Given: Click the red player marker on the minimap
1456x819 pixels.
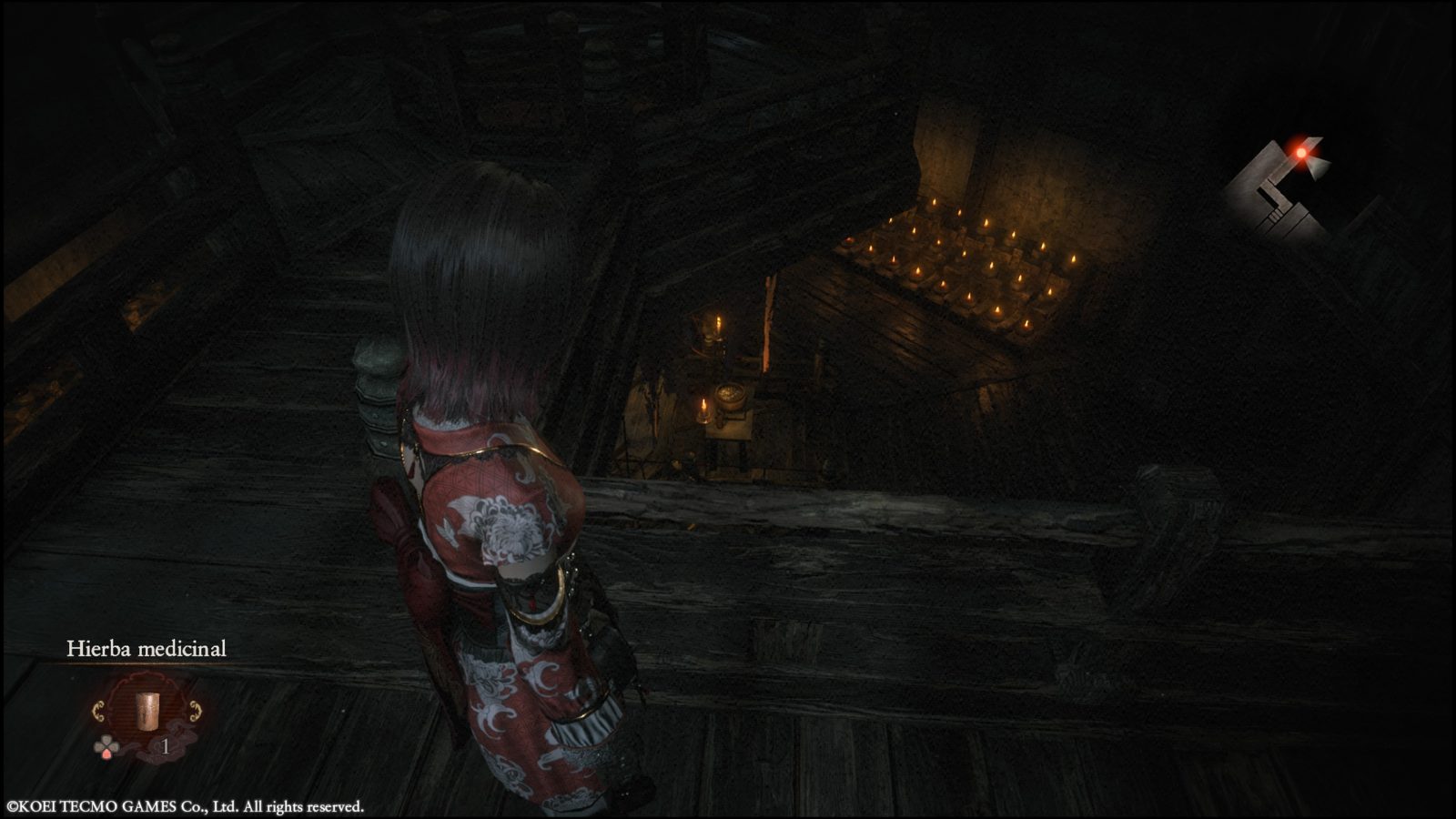Looking at the screenshot, I should tap(1303, 153).
